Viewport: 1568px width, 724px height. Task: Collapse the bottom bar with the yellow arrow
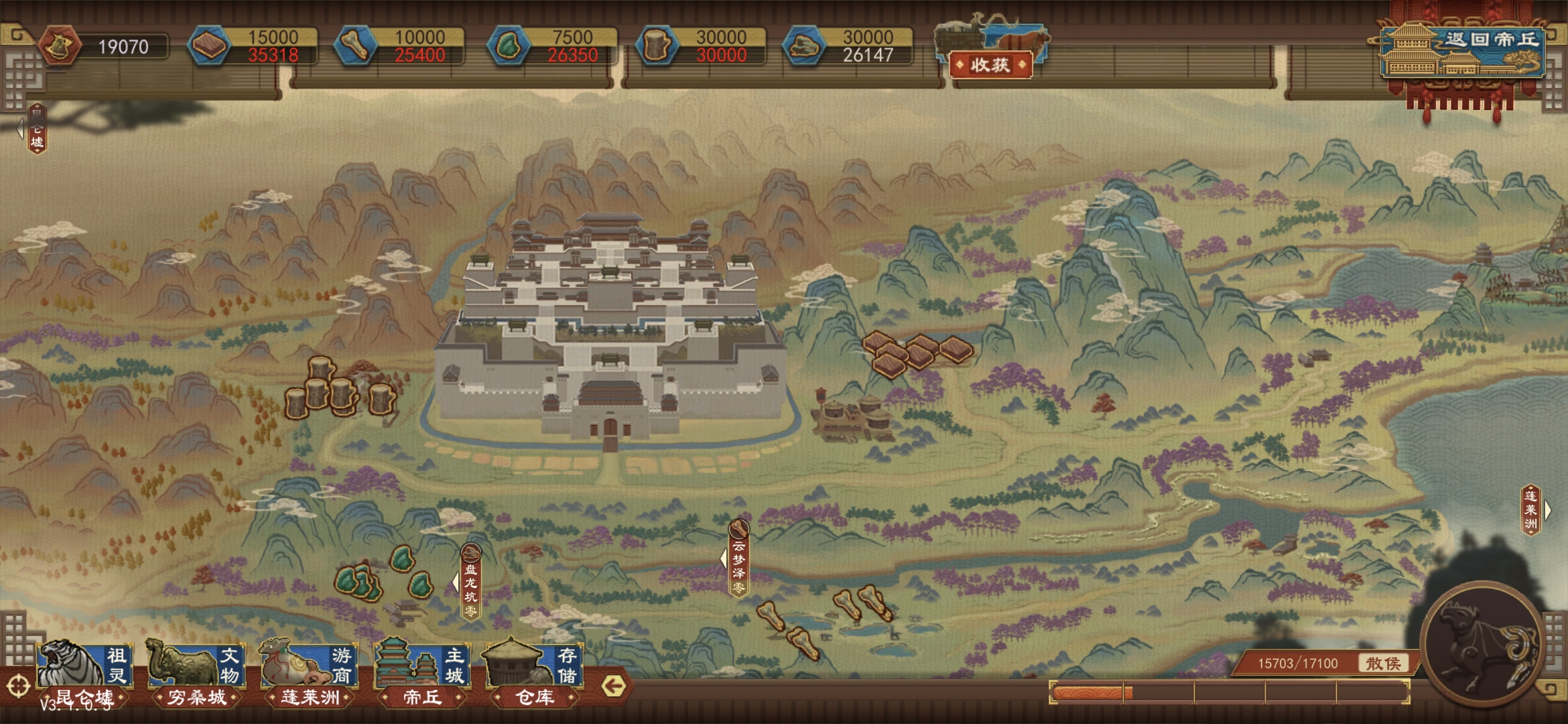(613, 686)
